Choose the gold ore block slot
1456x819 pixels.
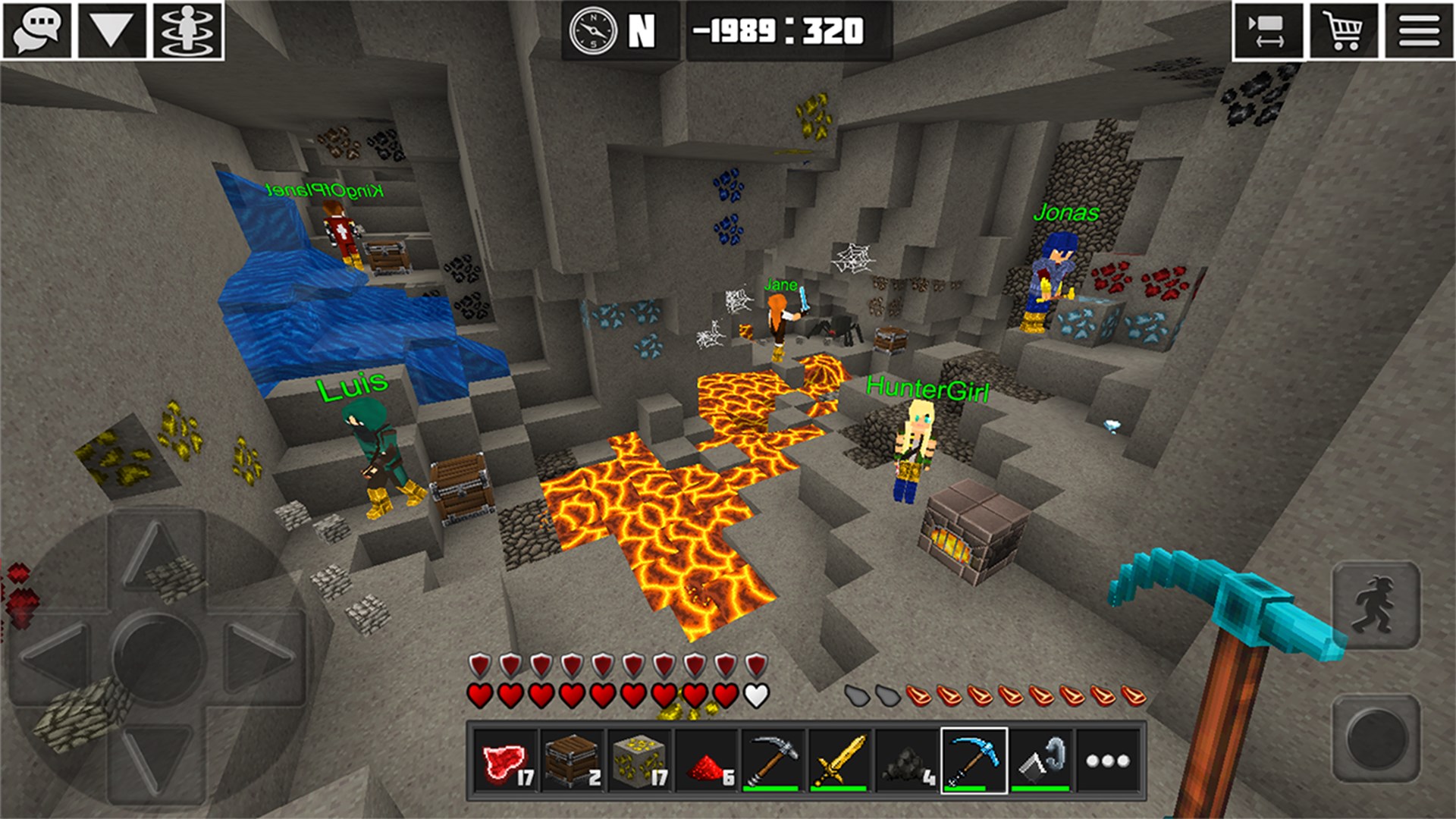point(639,761)
